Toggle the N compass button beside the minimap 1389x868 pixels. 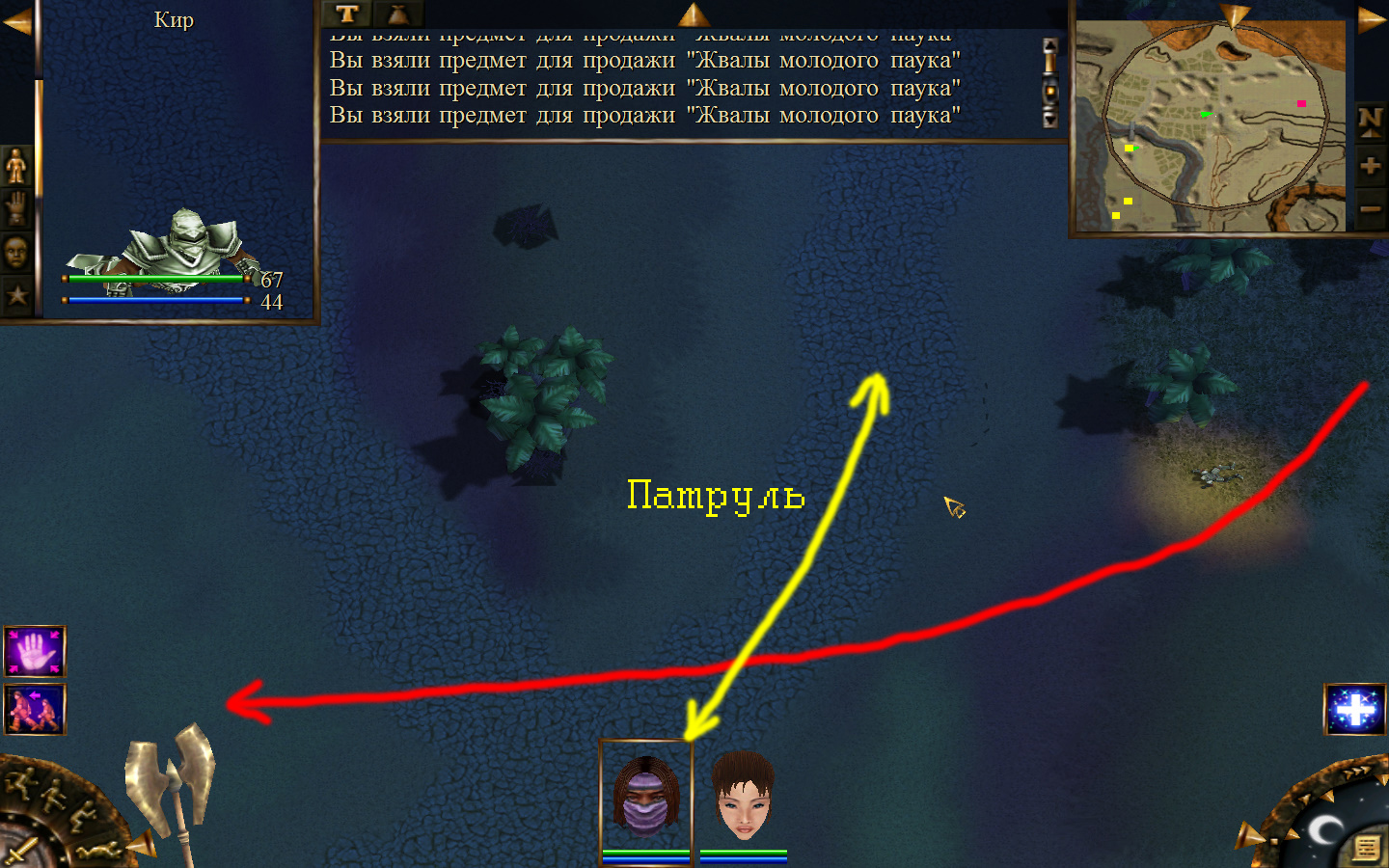[1371, 121]
